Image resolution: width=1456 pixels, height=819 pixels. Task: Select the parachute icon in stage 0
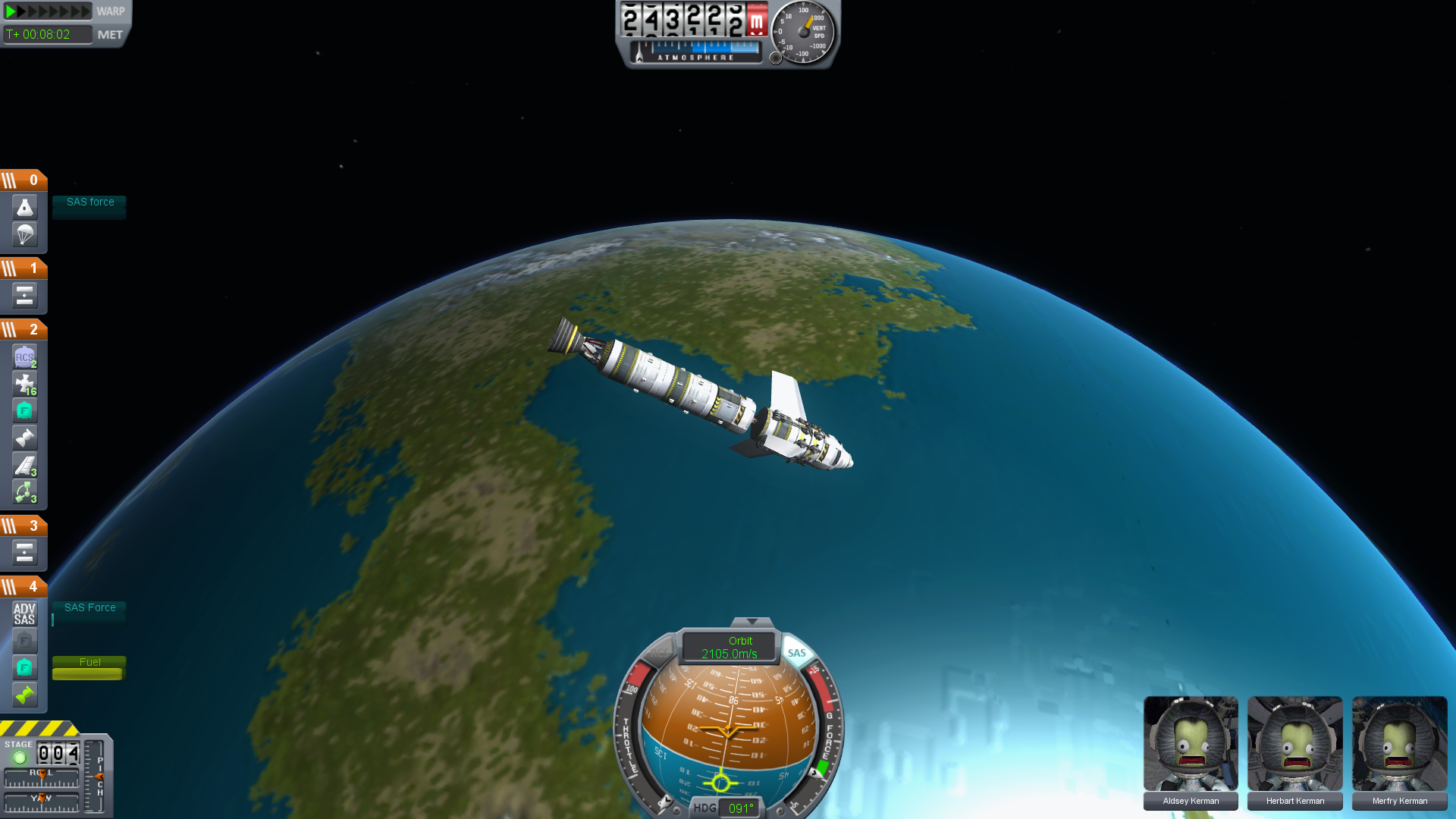point(24,234)
